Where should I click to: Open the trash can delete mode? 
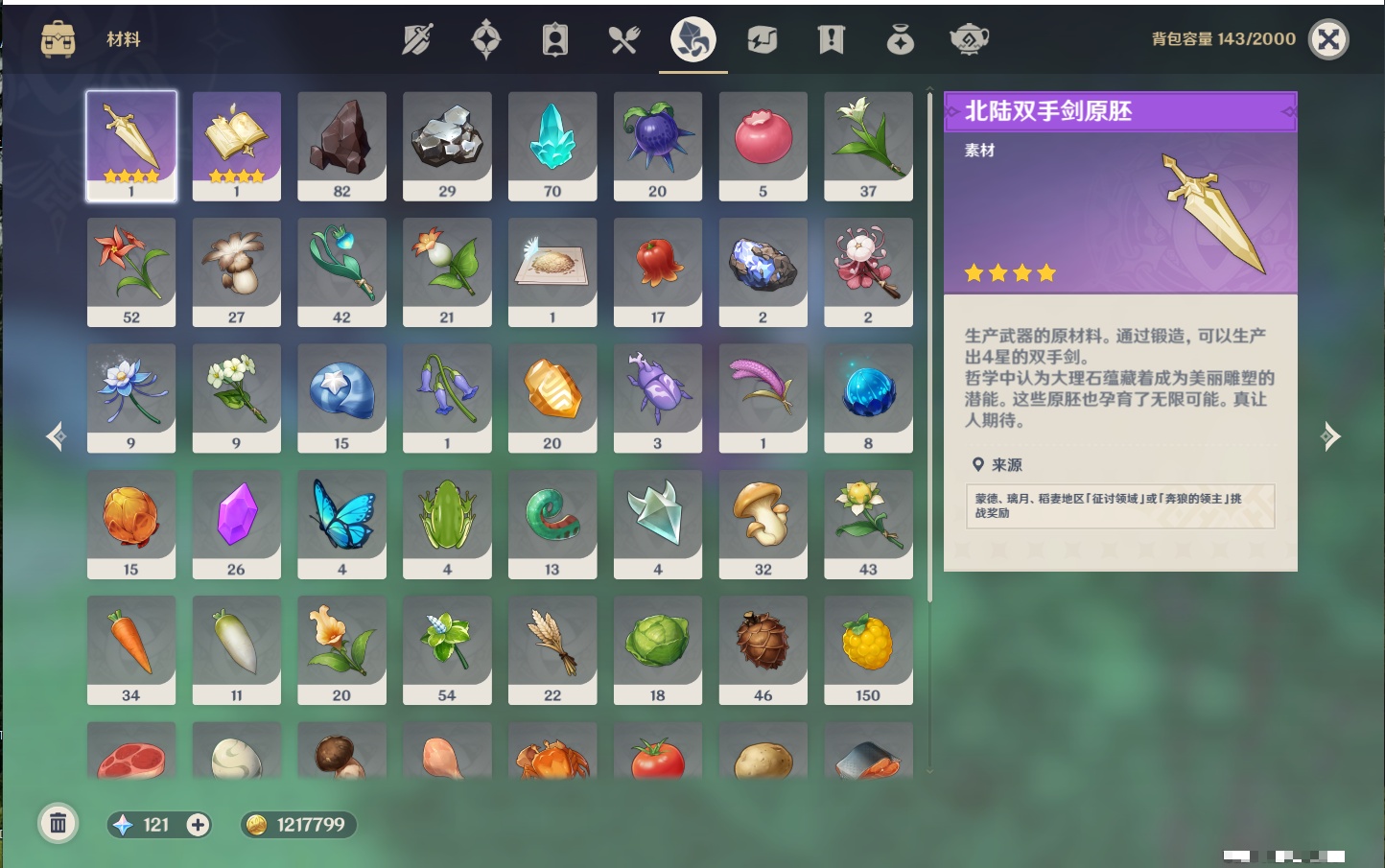pos(59,823)
